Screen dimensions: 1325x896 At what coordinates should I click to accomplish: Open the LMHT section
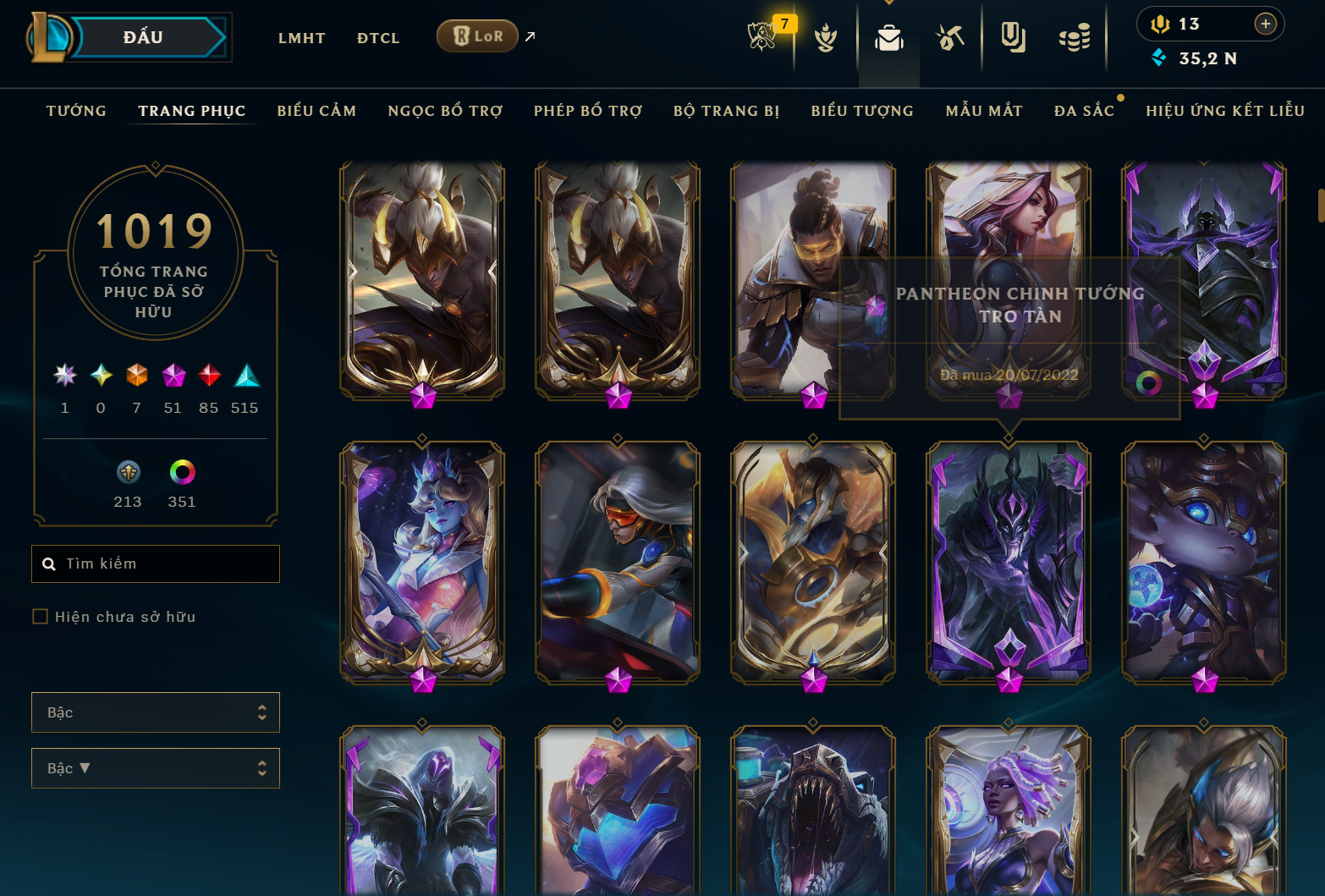(x=301, y=38)
